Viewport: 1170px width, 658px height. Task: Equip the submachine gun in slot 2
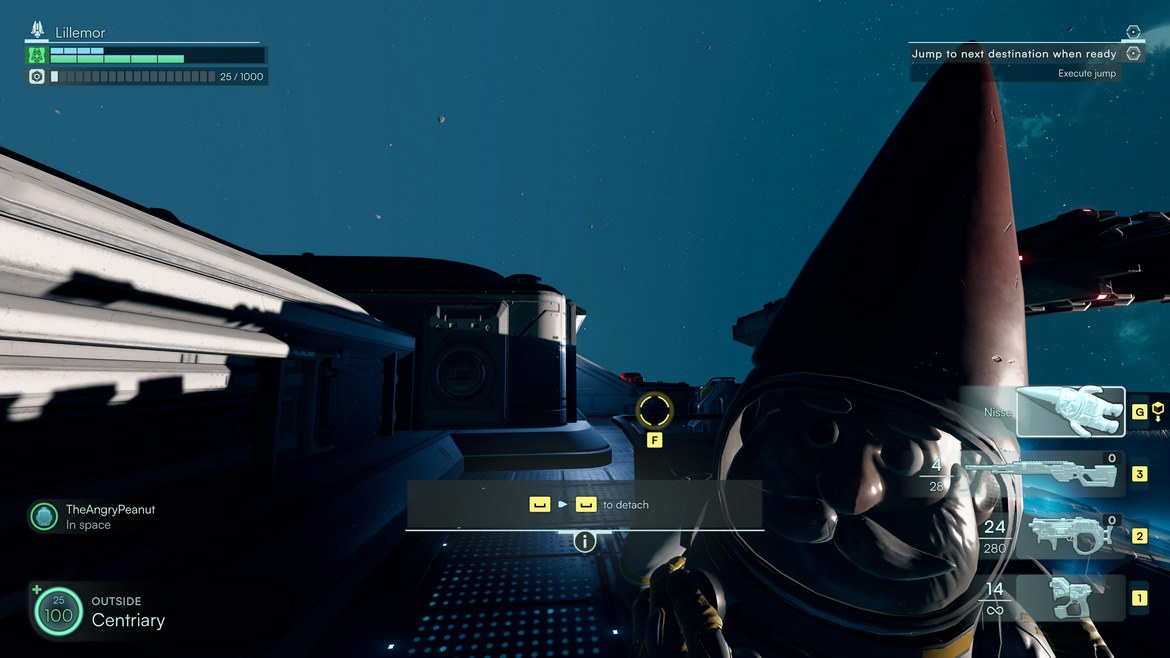point(1068,536)
